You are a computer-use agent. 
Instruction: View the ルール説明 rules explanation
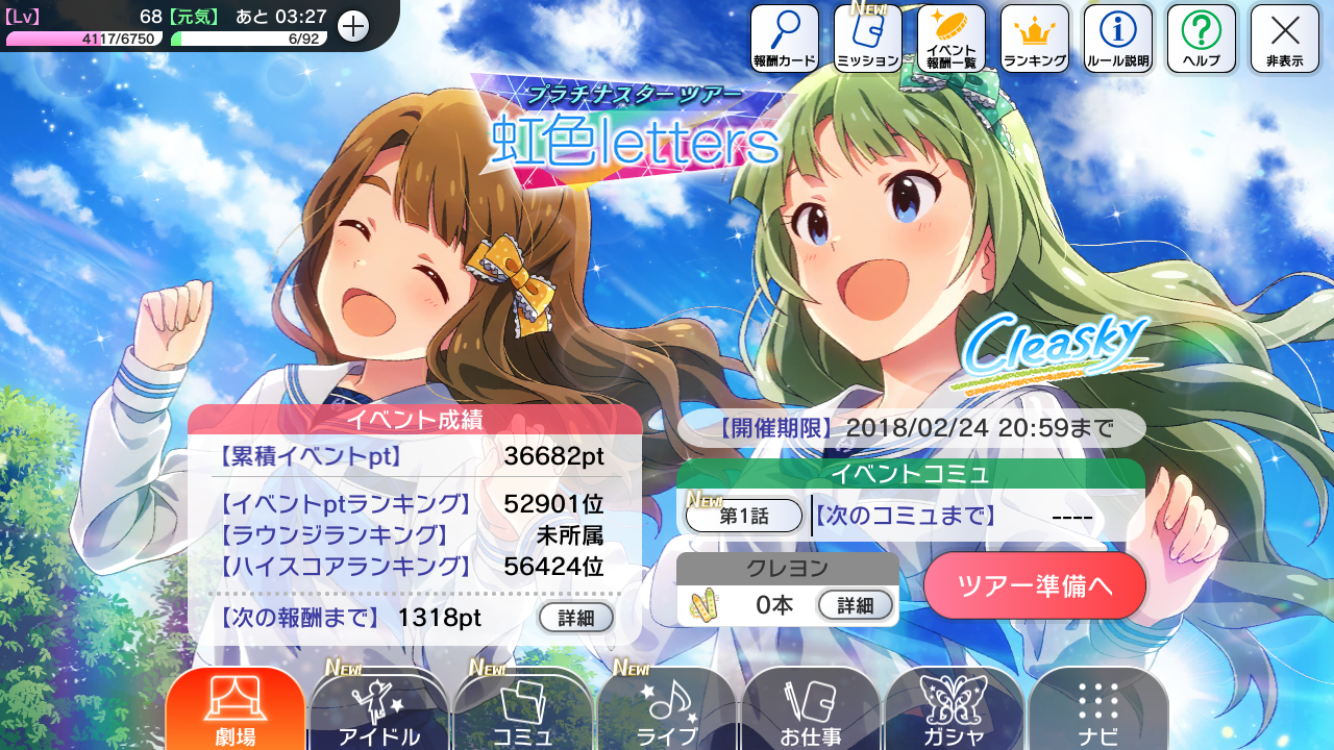pos(1118,39)
